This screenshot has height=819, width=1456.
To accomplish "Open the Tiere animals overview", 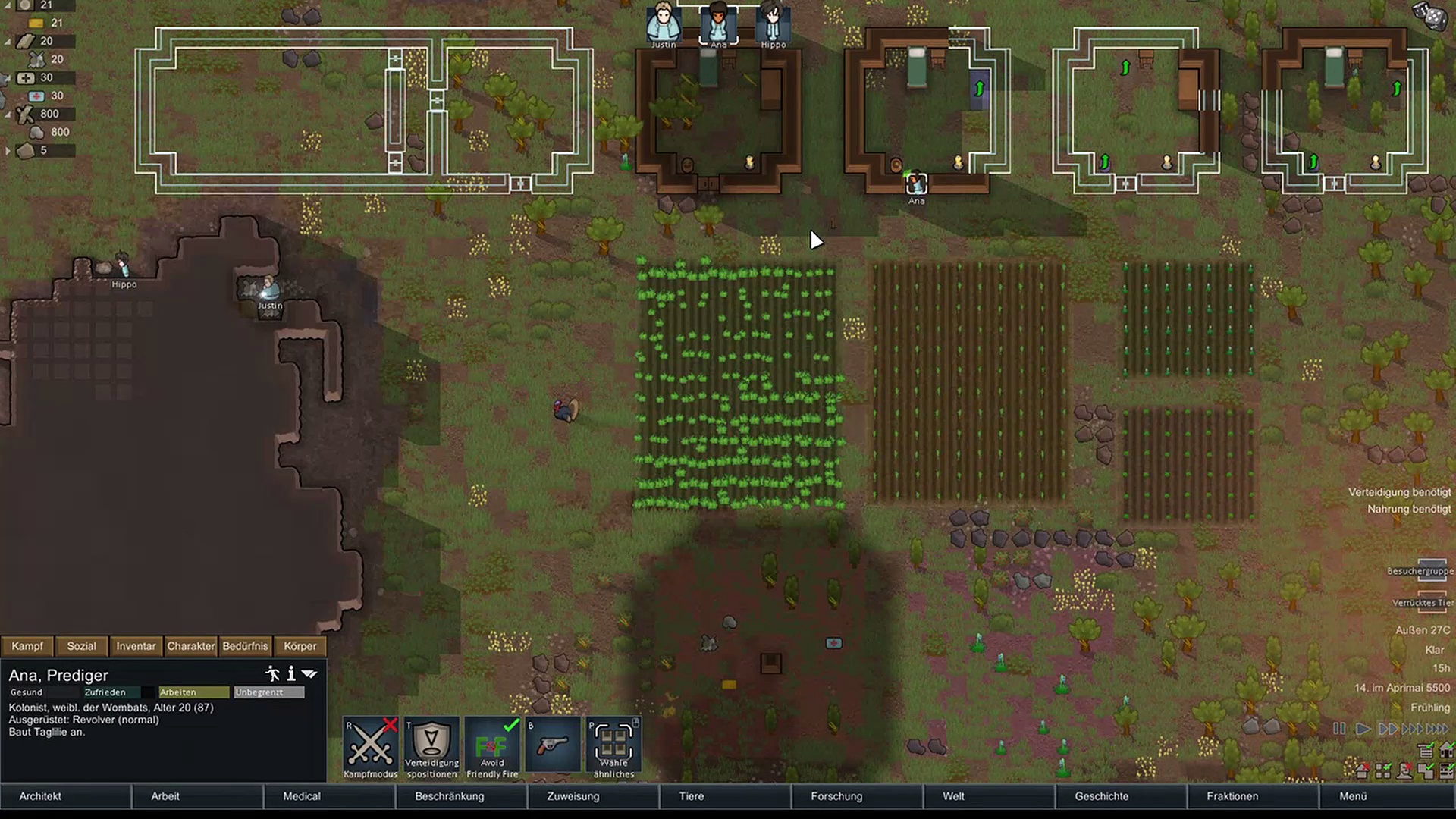I will click(x=691, y=796).
